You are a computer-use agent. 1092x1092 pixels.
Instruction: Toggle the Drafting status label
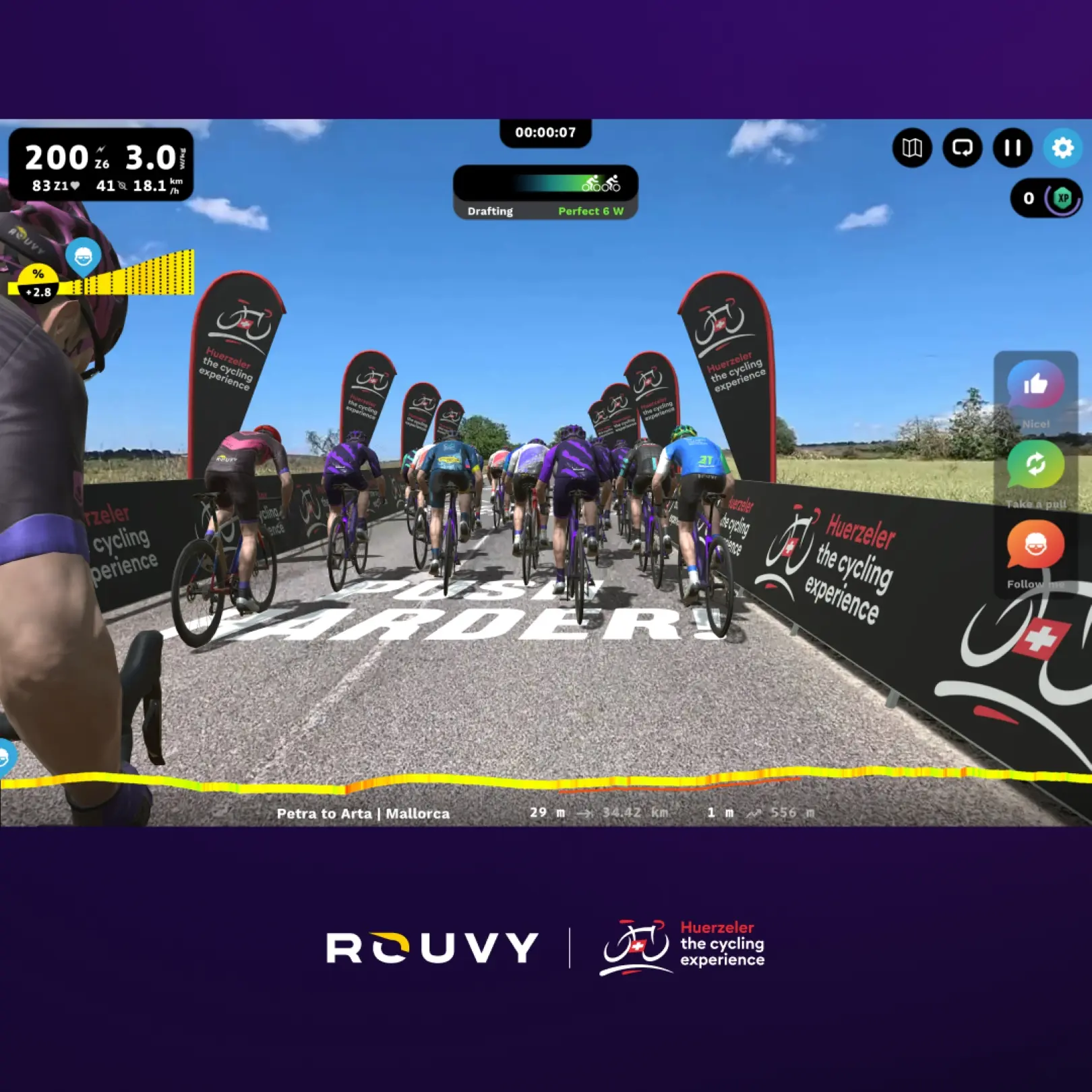[x=491, y=211]
